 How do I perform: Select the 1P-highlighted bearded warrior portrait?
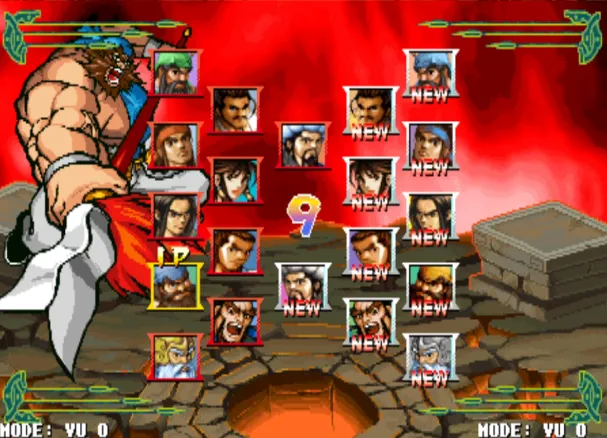(176, 286)
